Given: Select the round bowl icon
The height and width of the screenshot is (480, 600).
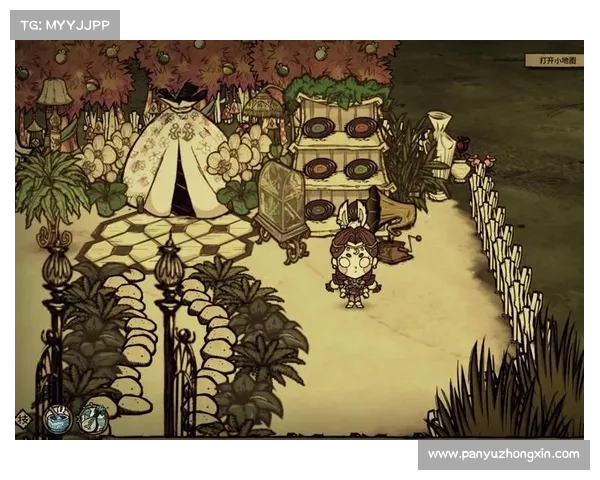Looking at the screenshot, I should (56, 418).
